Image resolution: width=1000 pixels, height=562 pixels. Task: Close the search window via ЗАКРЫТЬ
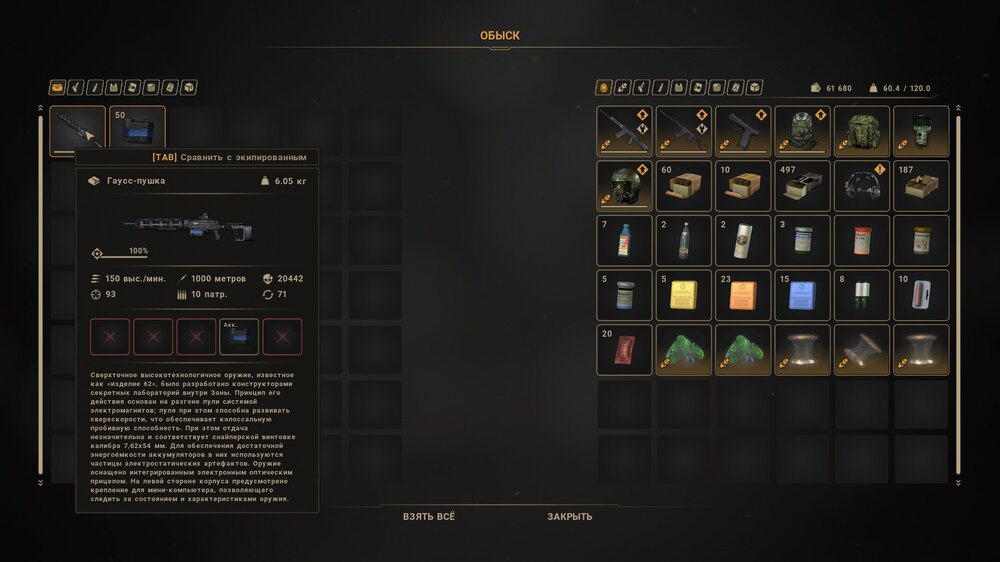[x=569, y=517]
